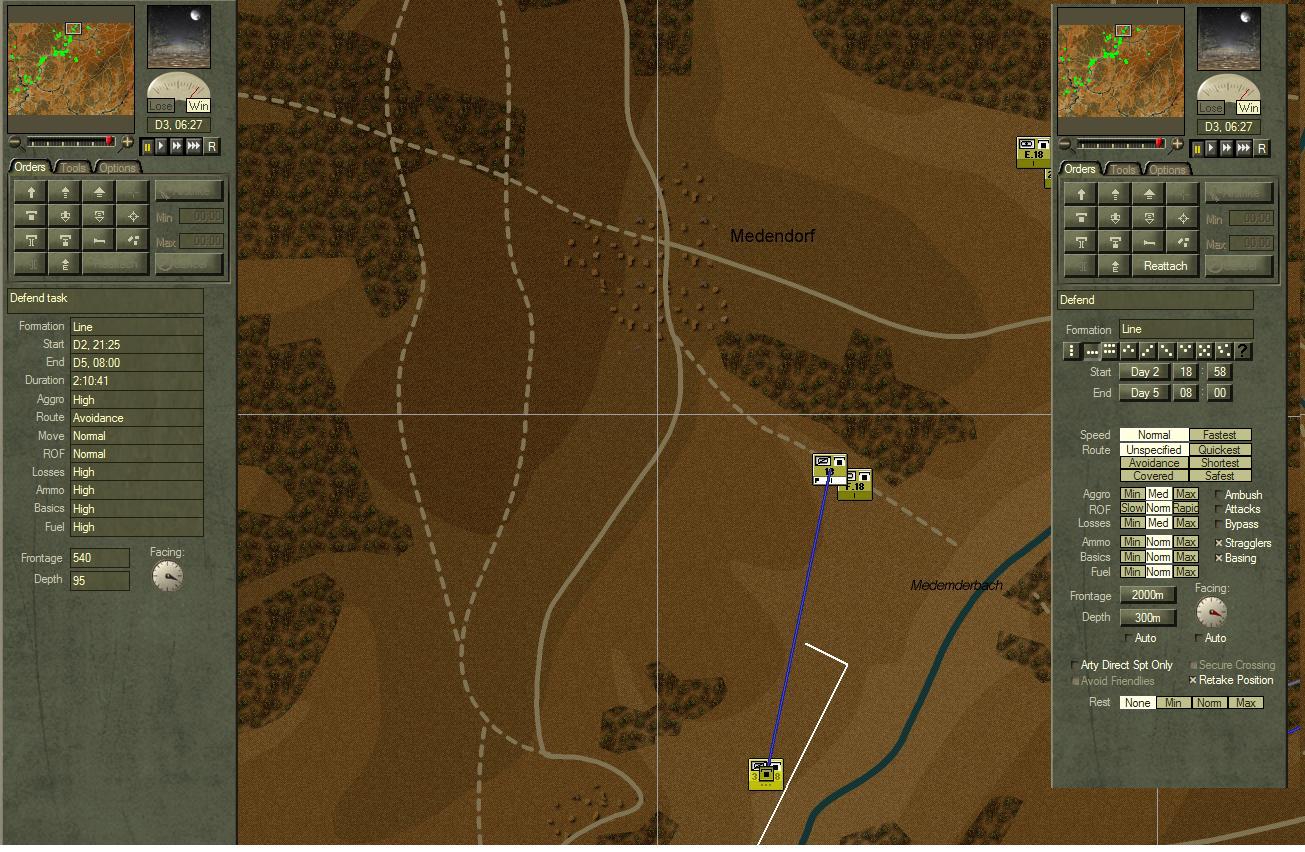This screenshot has height=852, width=1305.
Task: Select the Safest route option
Action: 1220,476
